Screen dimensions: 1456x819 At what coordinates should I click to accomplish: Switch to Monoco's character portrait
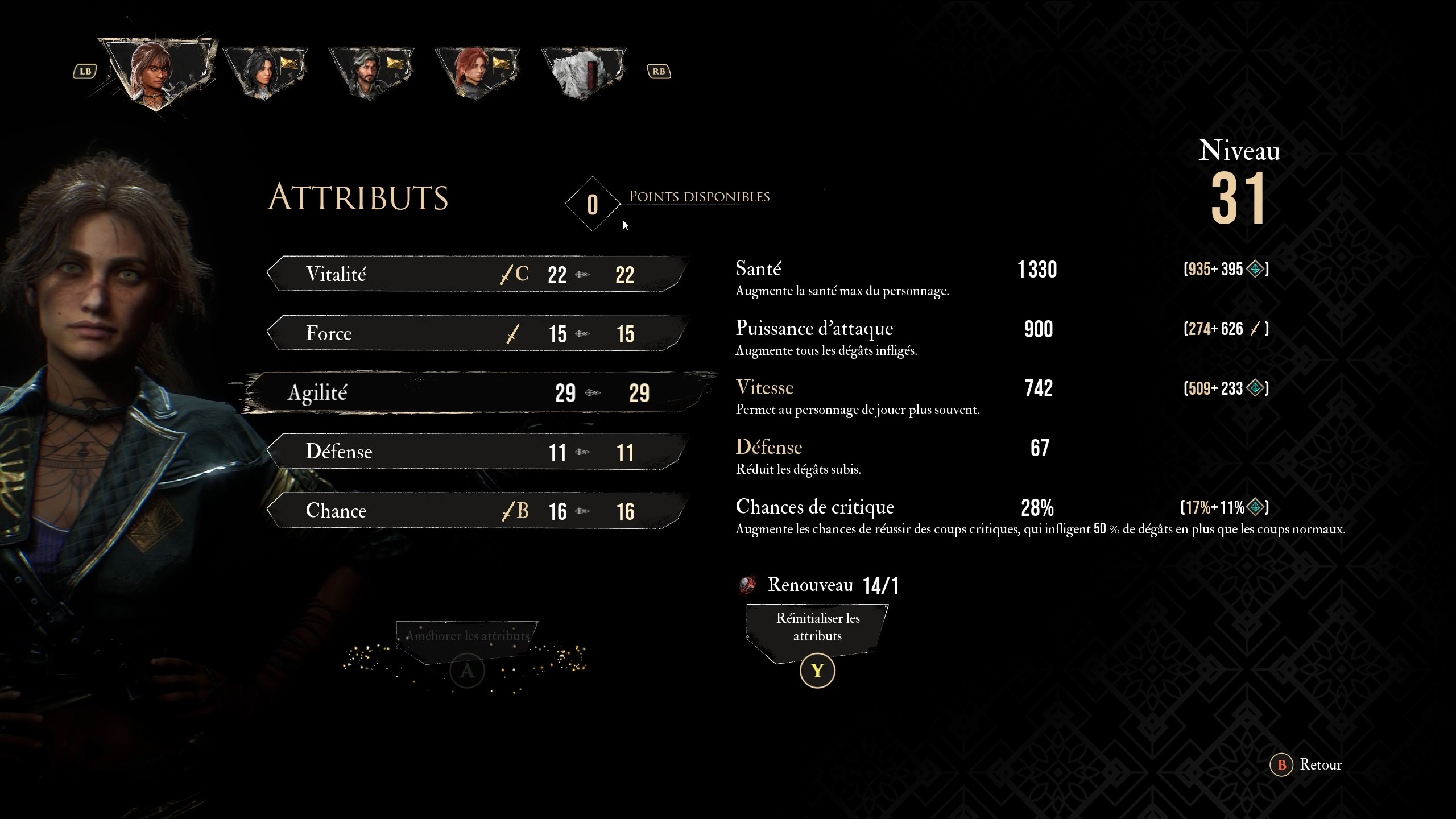click(583, 71)
